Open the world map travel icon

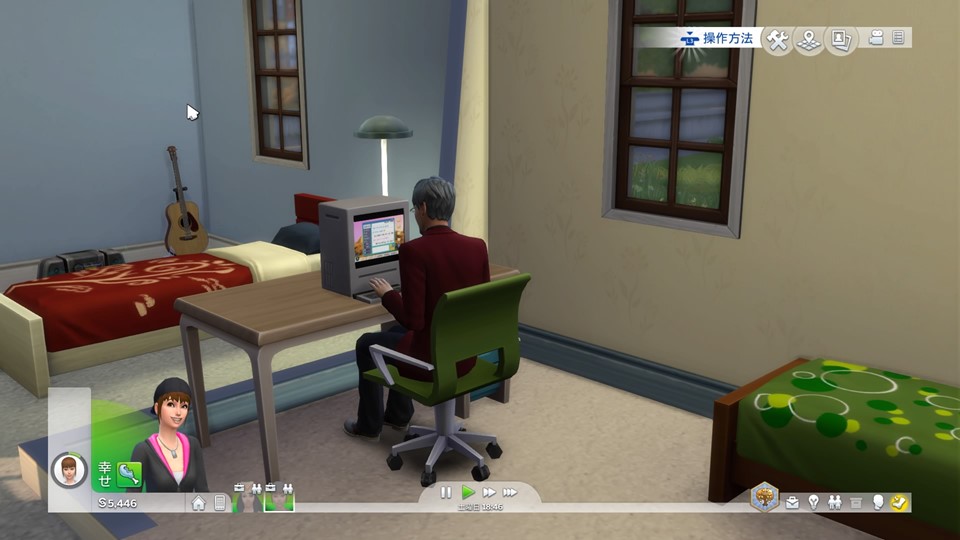(x=809, y=40)
